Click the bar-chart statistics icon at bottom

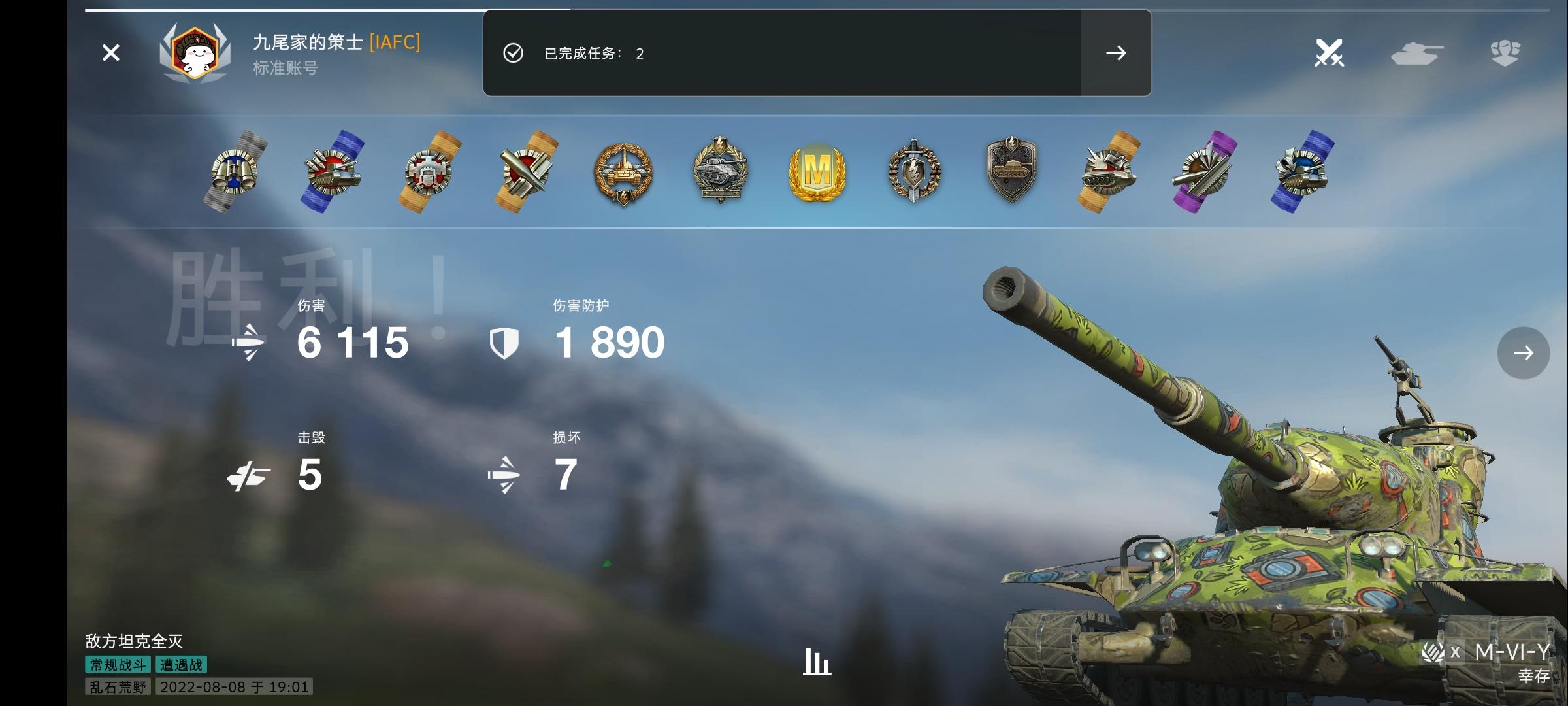(x=816, y=662)
